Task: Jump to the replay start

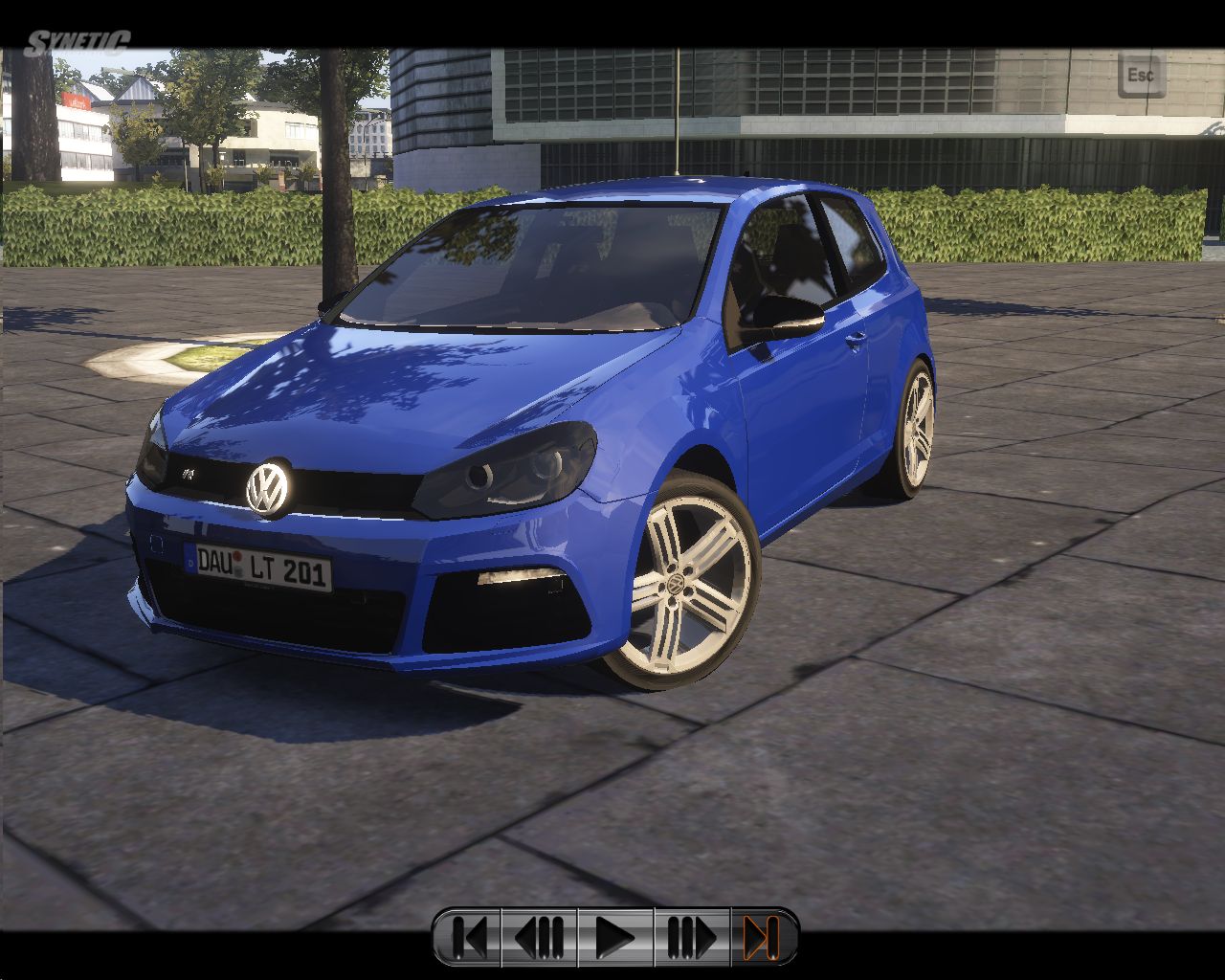Action: (x=469, y=937)
